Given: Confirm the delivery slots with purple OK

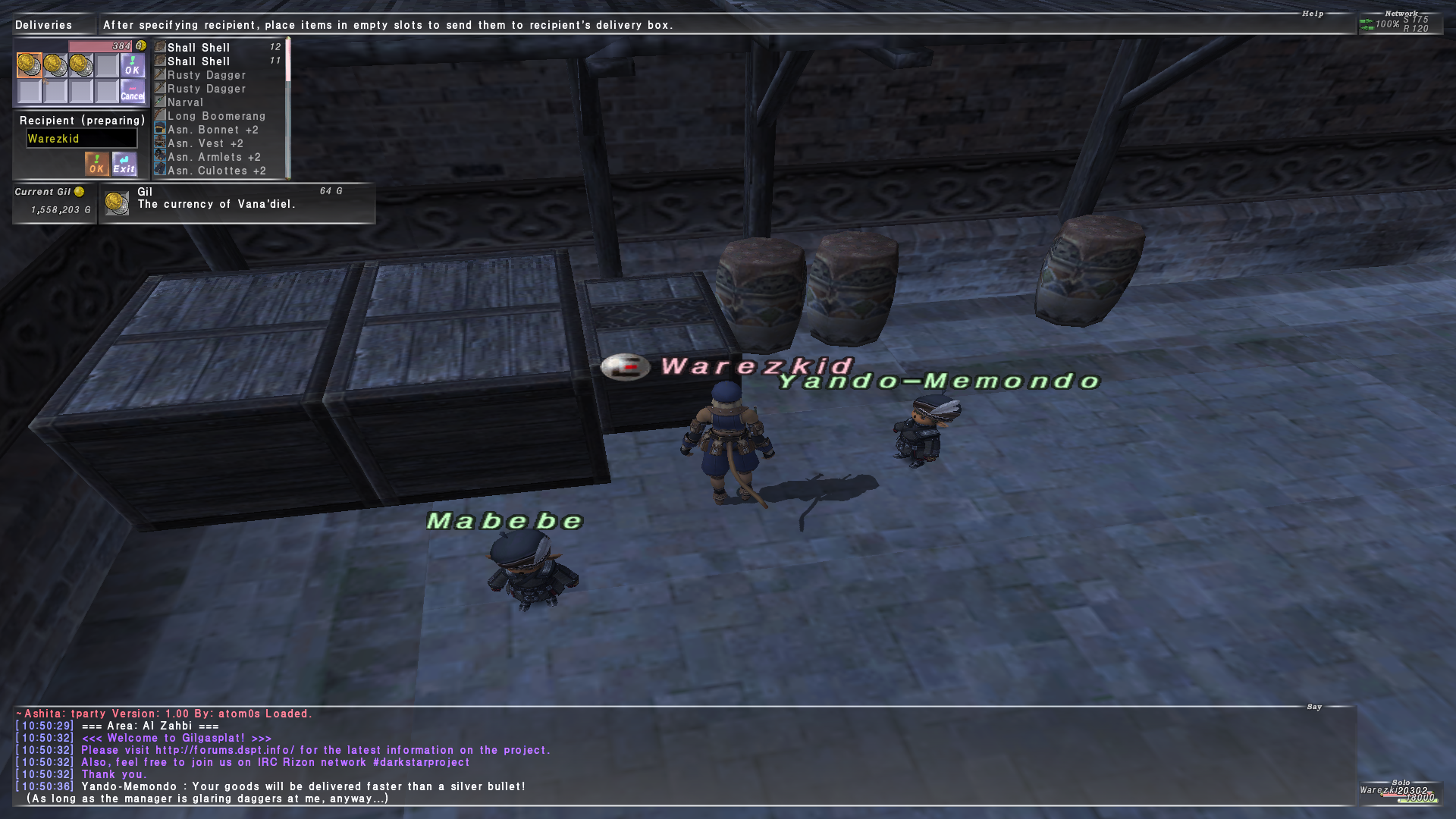Looking at the screenshot, I should coord(133,65).
